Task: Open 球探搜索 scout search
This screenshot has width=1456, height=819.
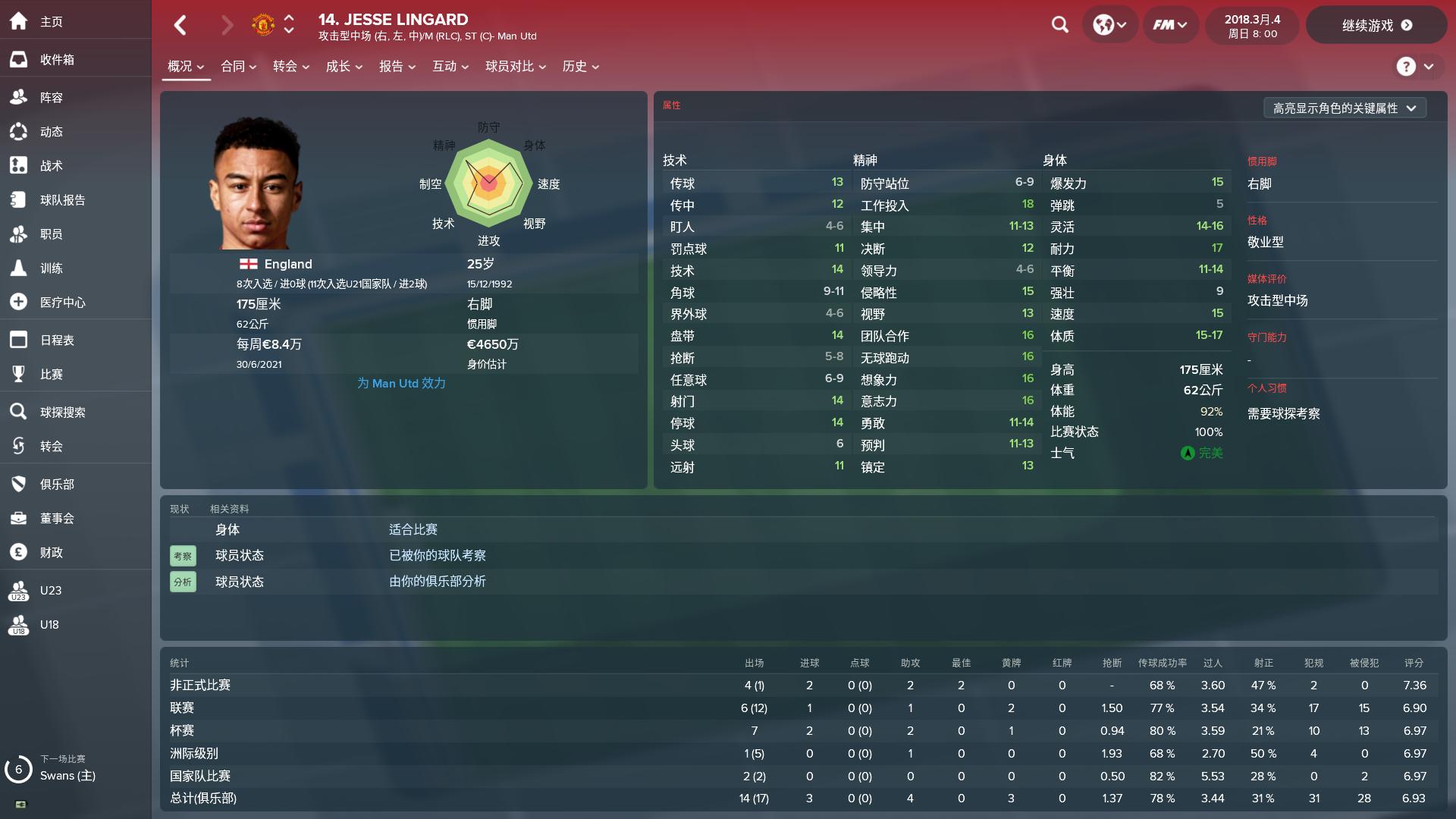Action: [62, 412]
